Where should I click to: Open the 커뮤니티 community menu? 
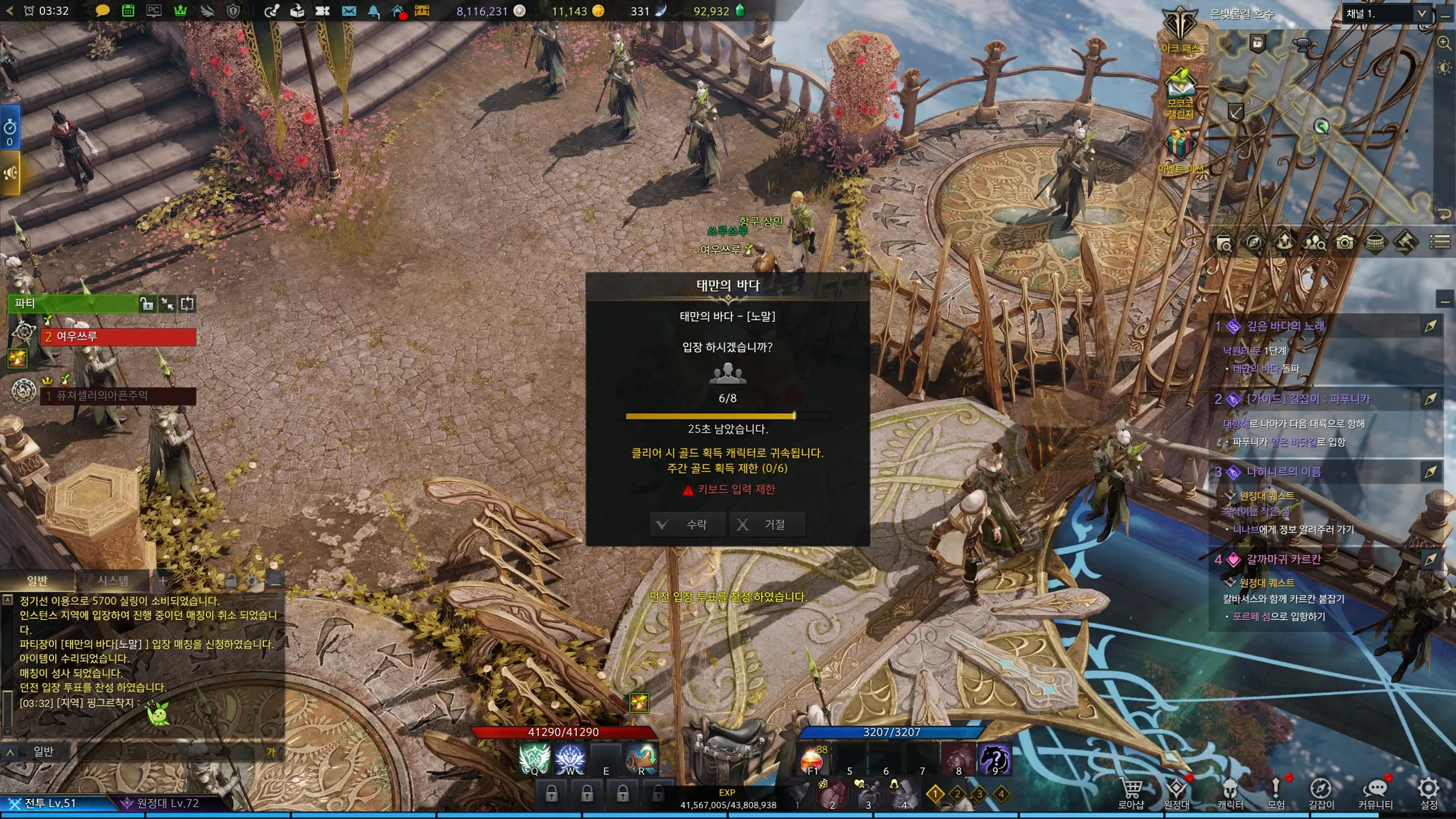pyautogui.click(x=1375, y=793)
